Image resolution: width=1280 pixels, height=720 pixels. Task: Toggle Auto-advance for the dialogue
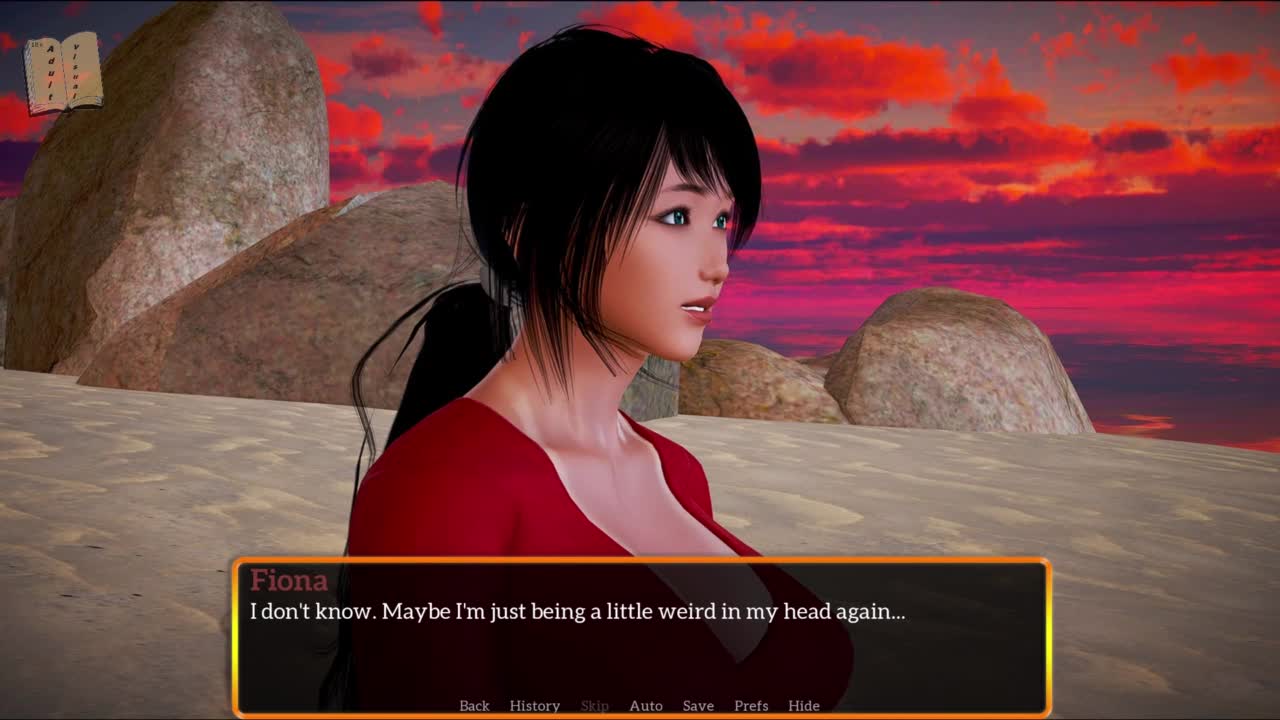pyautogui.click(x=646, y=706)
